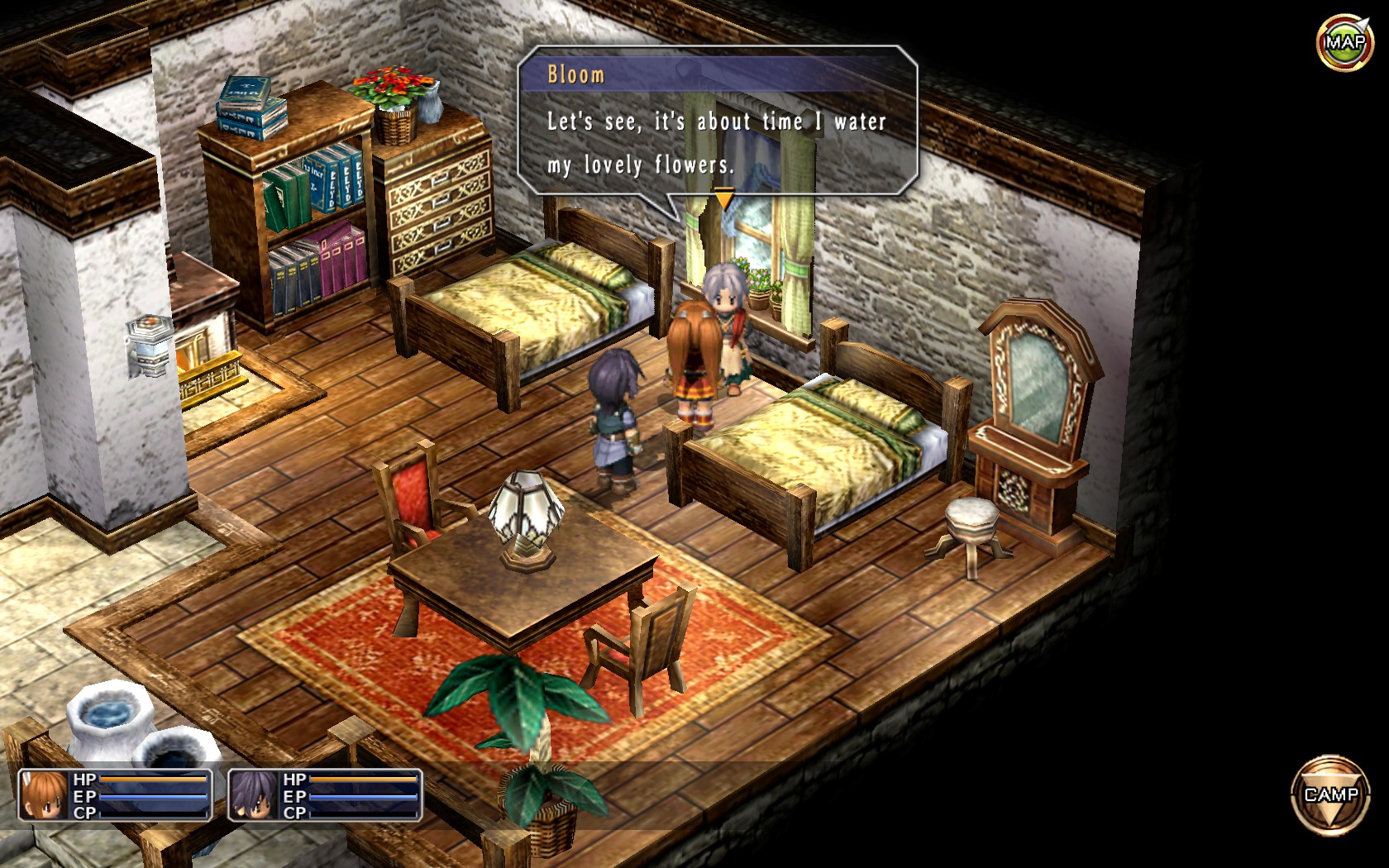Screen dimensions: 1389x868
Task: Advance Bloom's dialogue with the orange arrow
Action: click(723, 198)
